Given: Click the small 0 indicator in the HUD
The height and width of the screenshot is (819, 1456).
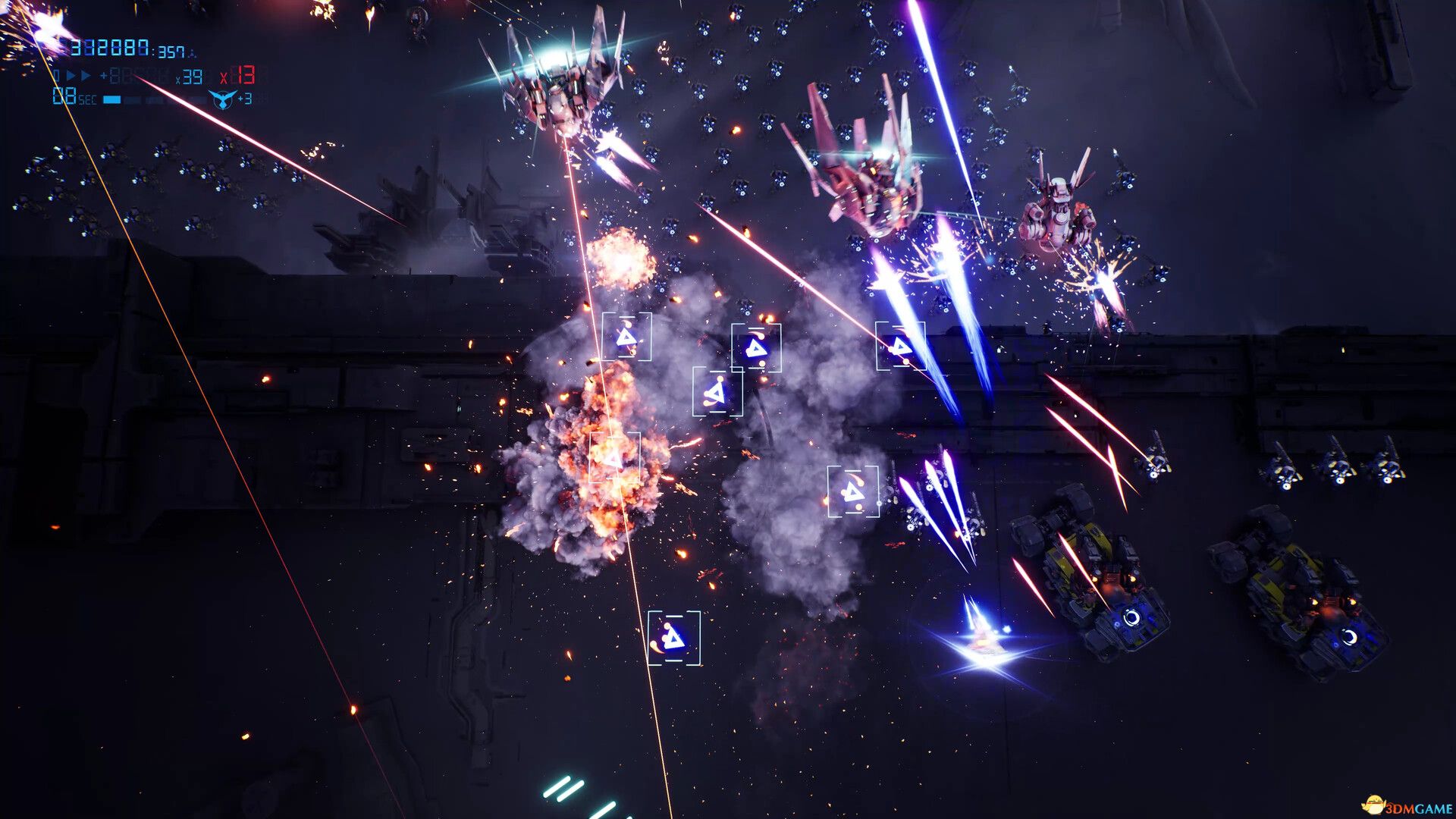Looking at the screenshot, I should click(x=56, y=75).
